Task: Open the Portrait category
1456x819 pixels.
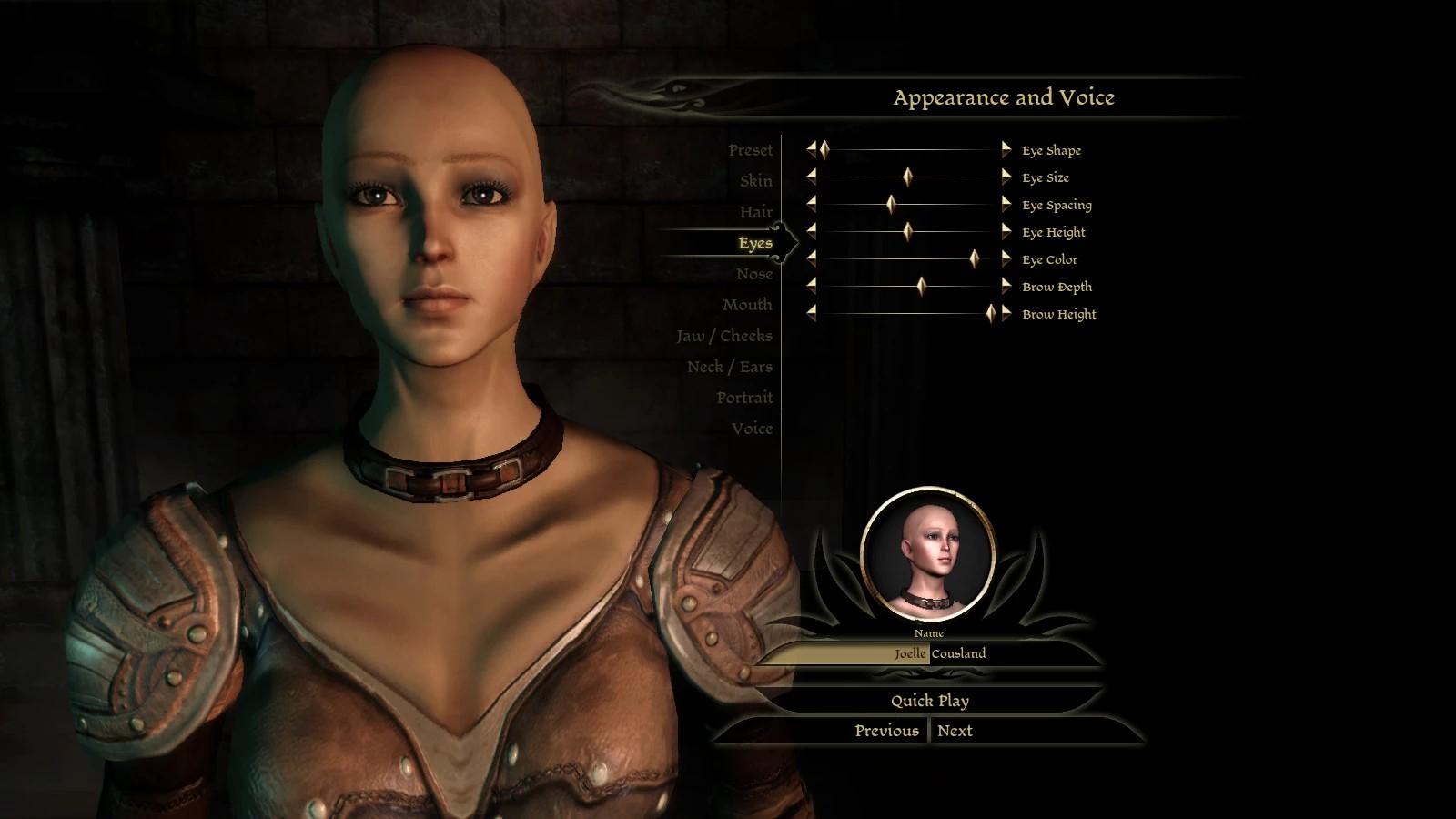Action: 743,398
